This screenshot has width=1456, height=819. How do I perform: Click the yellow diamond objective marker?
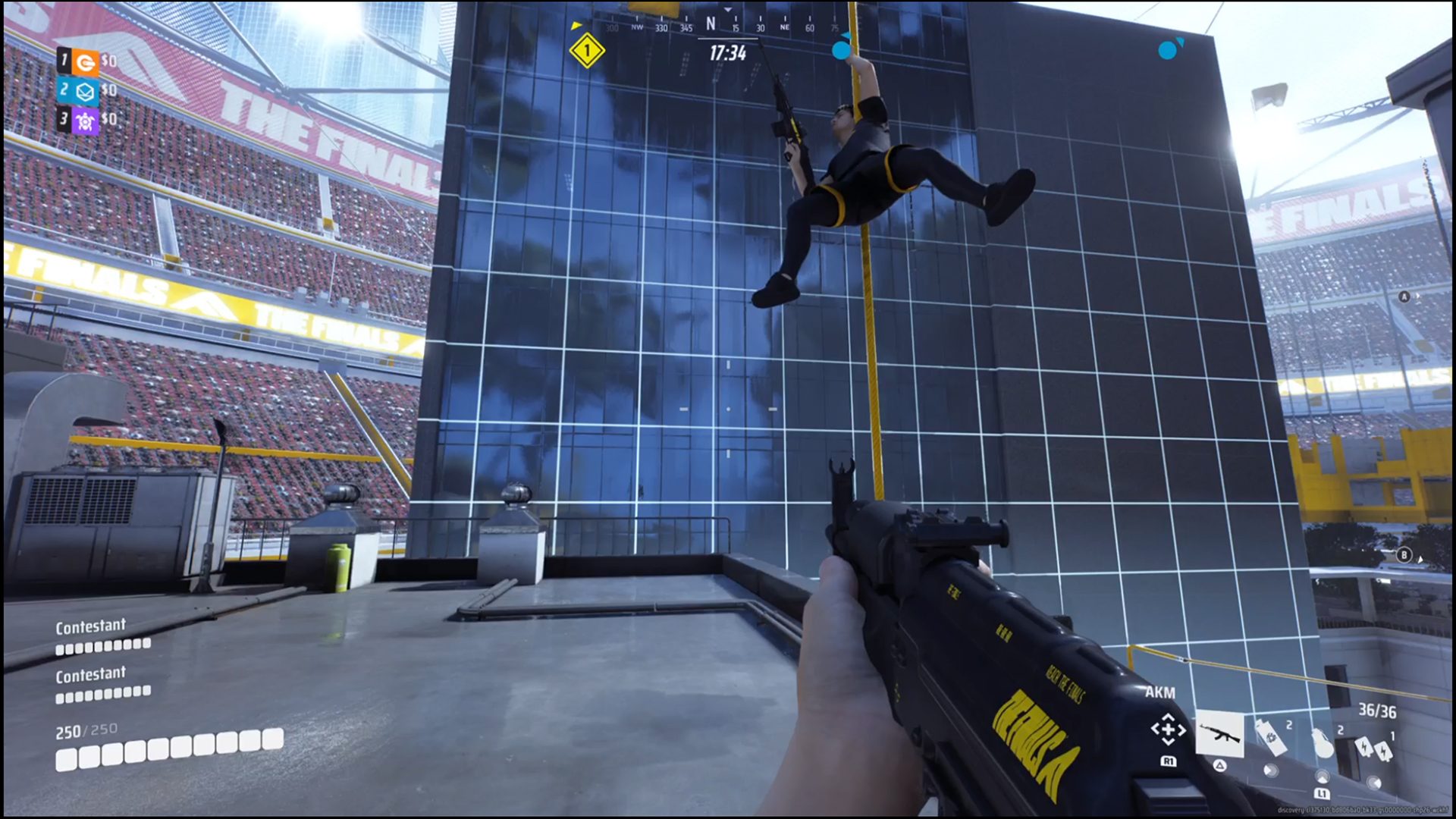coord(586,52)
